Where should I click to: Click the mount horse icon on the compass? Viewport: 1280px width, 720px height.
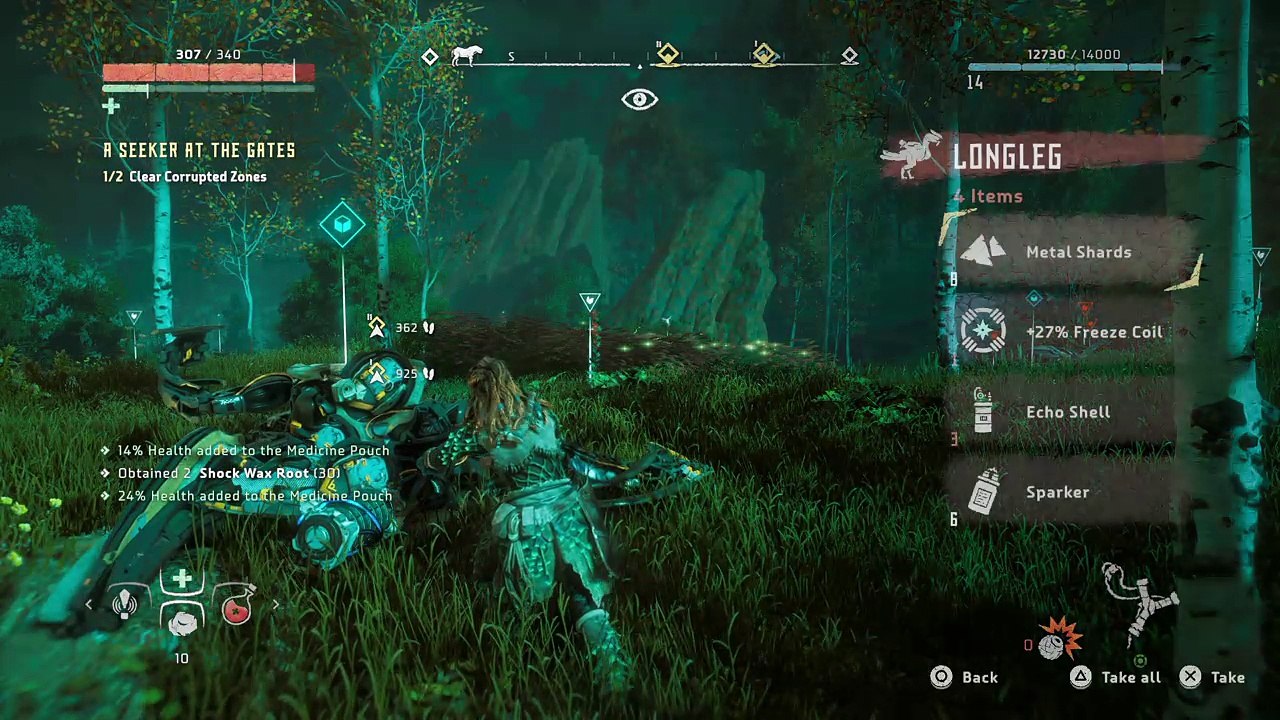click(467, 56)
